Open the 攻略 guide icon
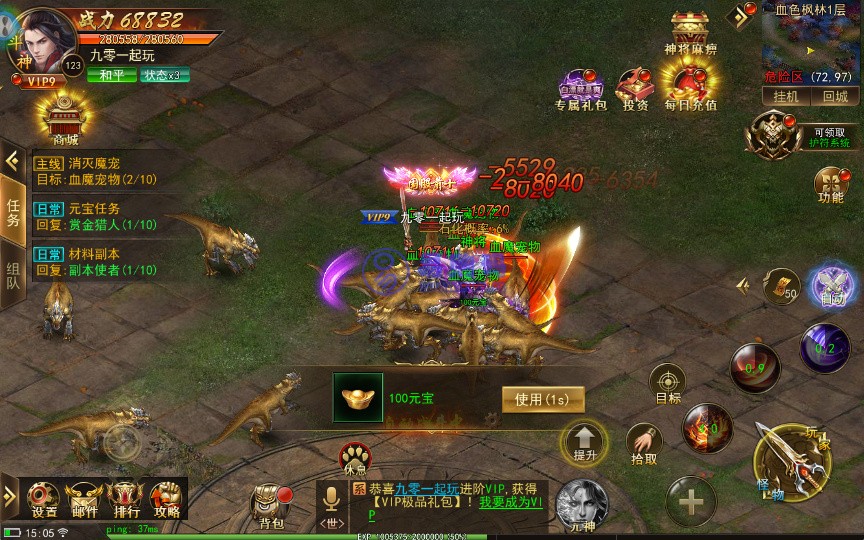864x540 pixels. click(165, 497)
